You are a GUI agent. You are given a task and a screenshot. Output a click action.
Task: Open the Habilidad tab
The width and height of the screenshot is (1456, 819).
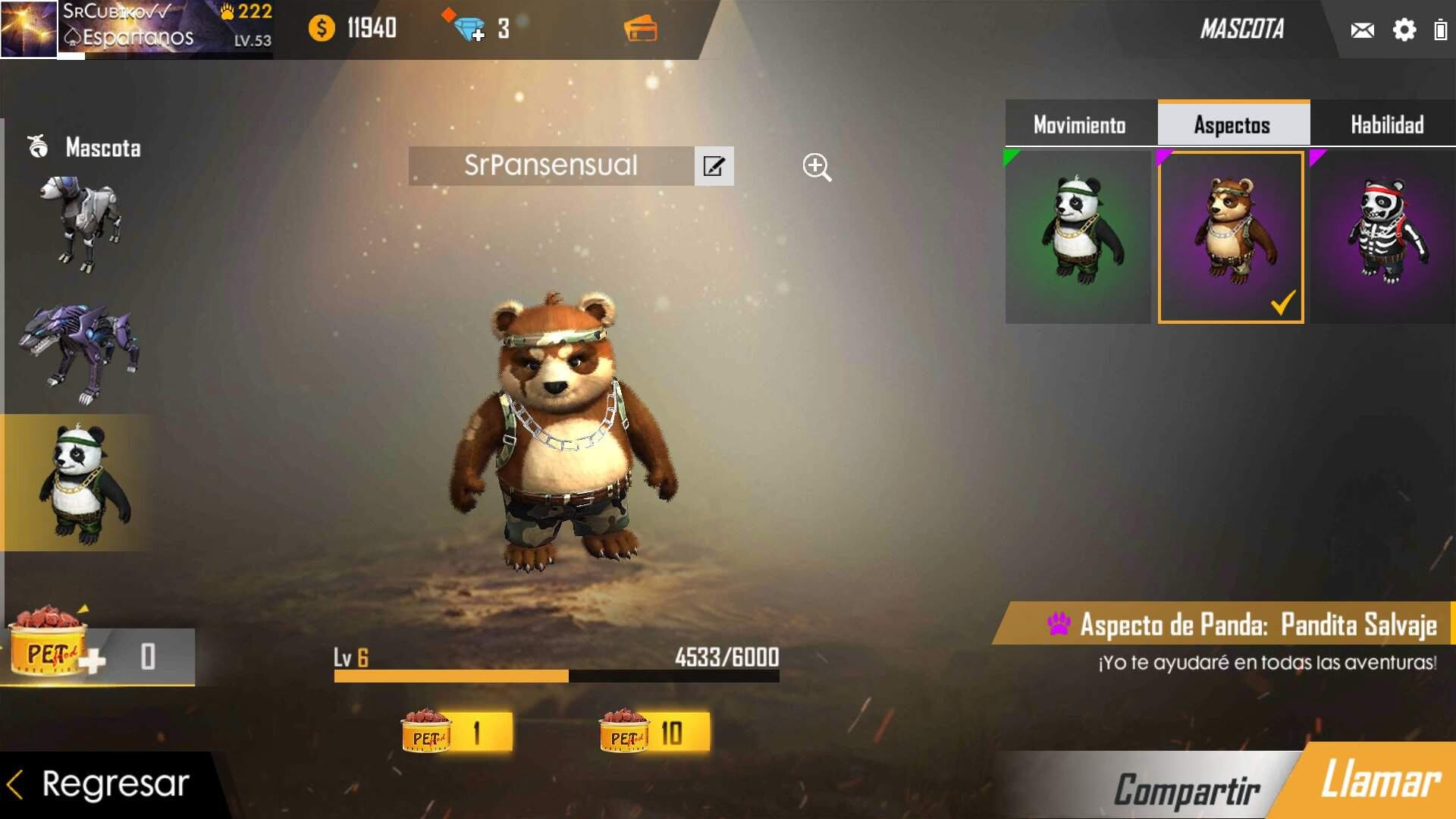[x=1386, y=124]
